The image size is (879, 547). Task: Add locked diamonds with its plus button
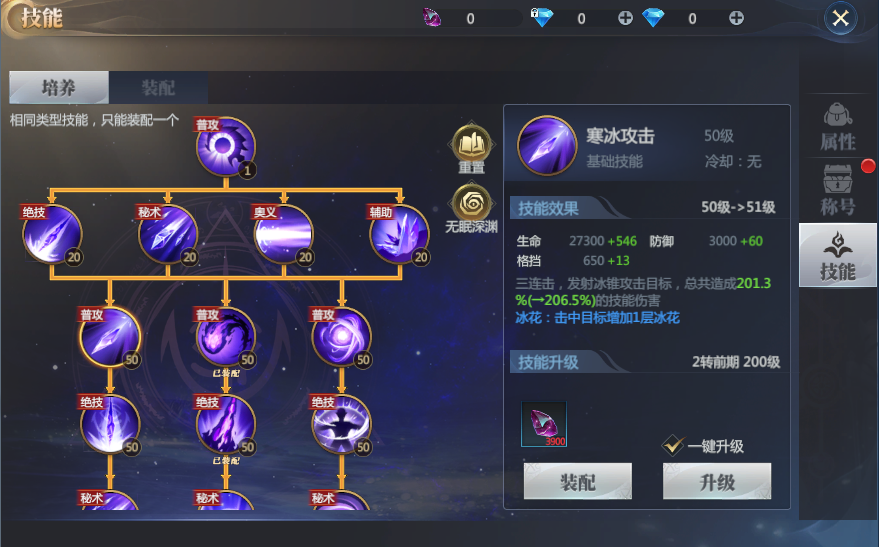[625, 18]
